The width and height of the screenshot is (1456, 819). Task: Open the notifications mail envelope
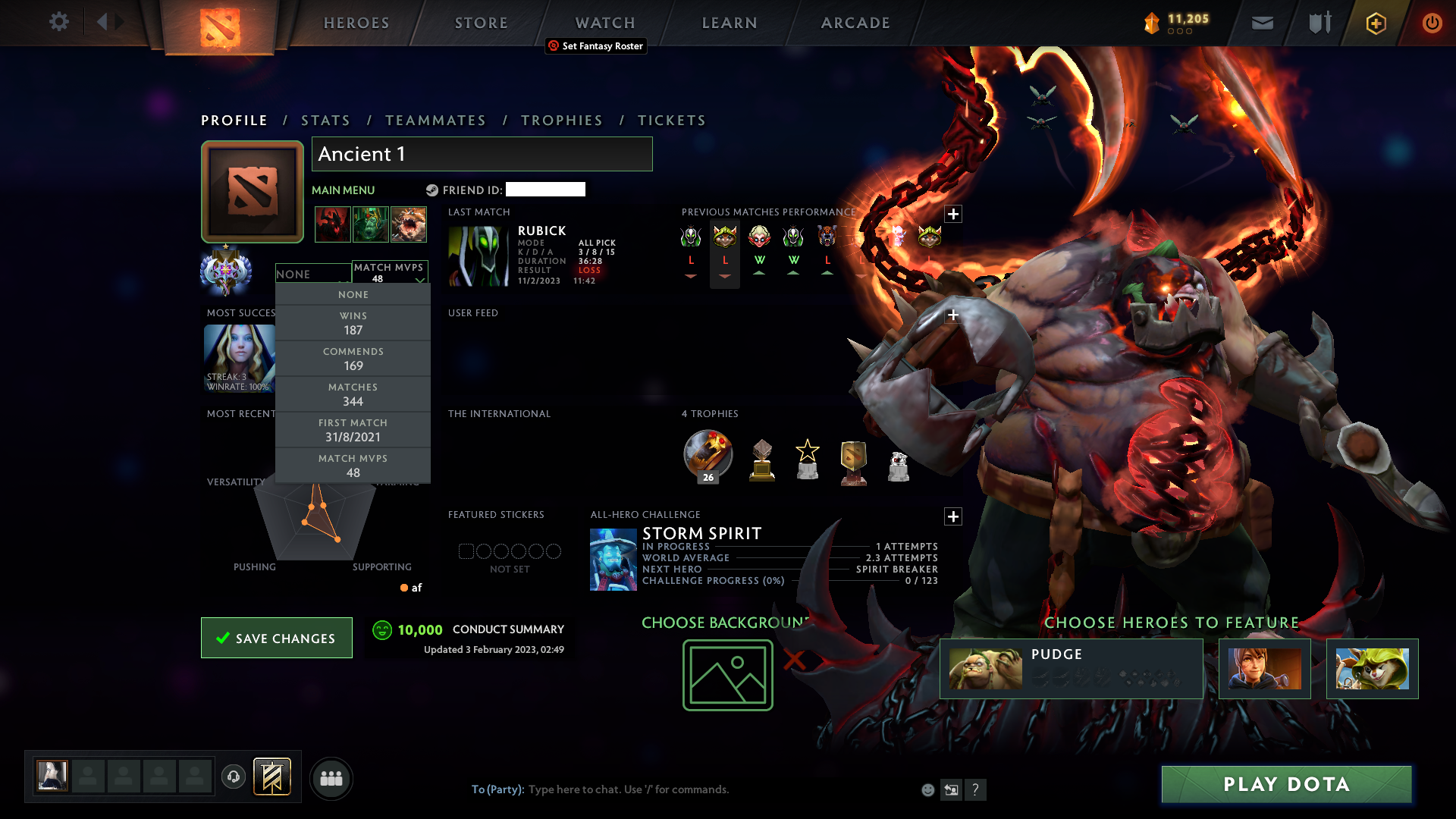(1262, 23)
